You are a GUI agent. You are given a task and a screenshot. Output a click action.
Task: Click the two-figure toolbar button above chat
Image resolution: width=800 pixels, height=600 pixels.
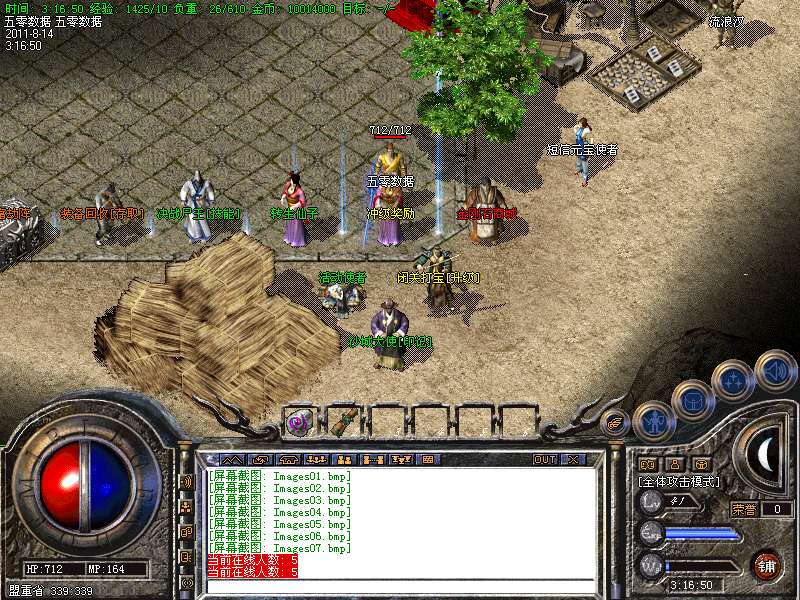click(x=344, y=459)
